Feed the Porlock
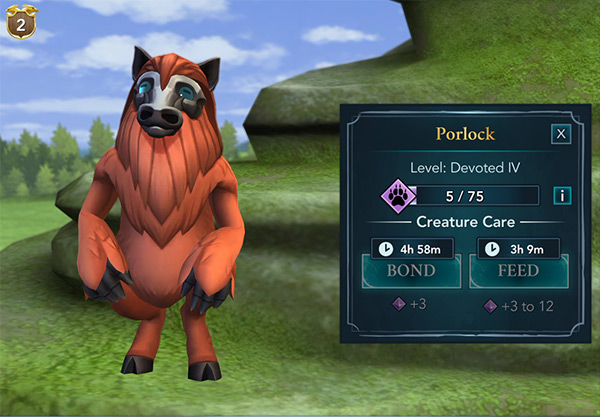 (x=518, y=271)
